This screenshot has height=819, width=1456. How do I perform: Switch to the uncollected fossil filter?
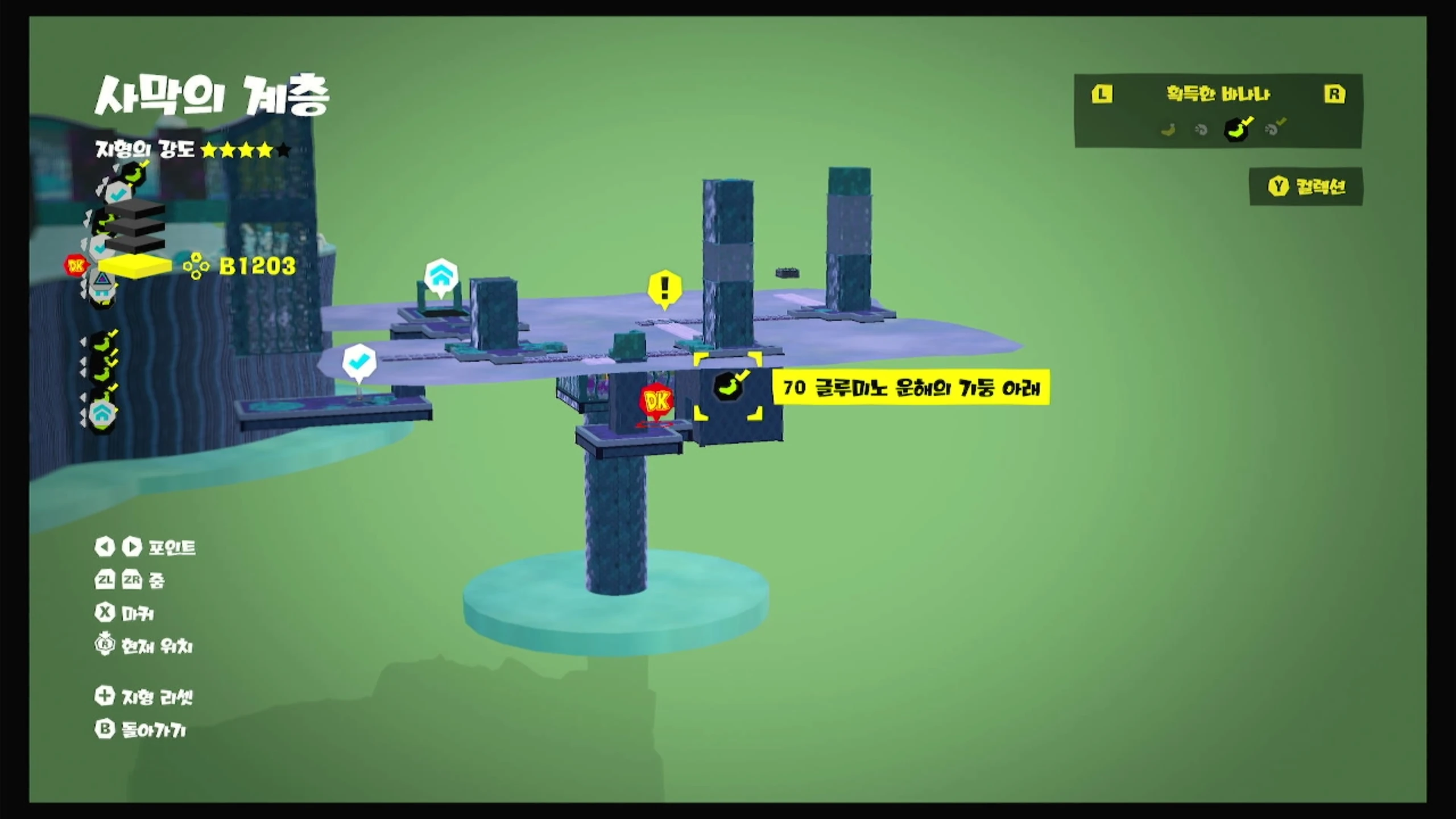[x=1201, y=130]
